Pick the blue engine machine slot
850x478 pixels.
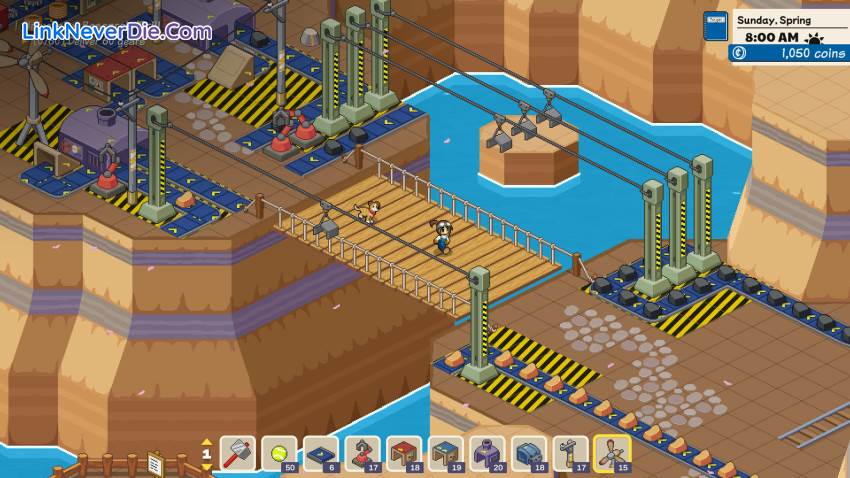click(529, 454)
